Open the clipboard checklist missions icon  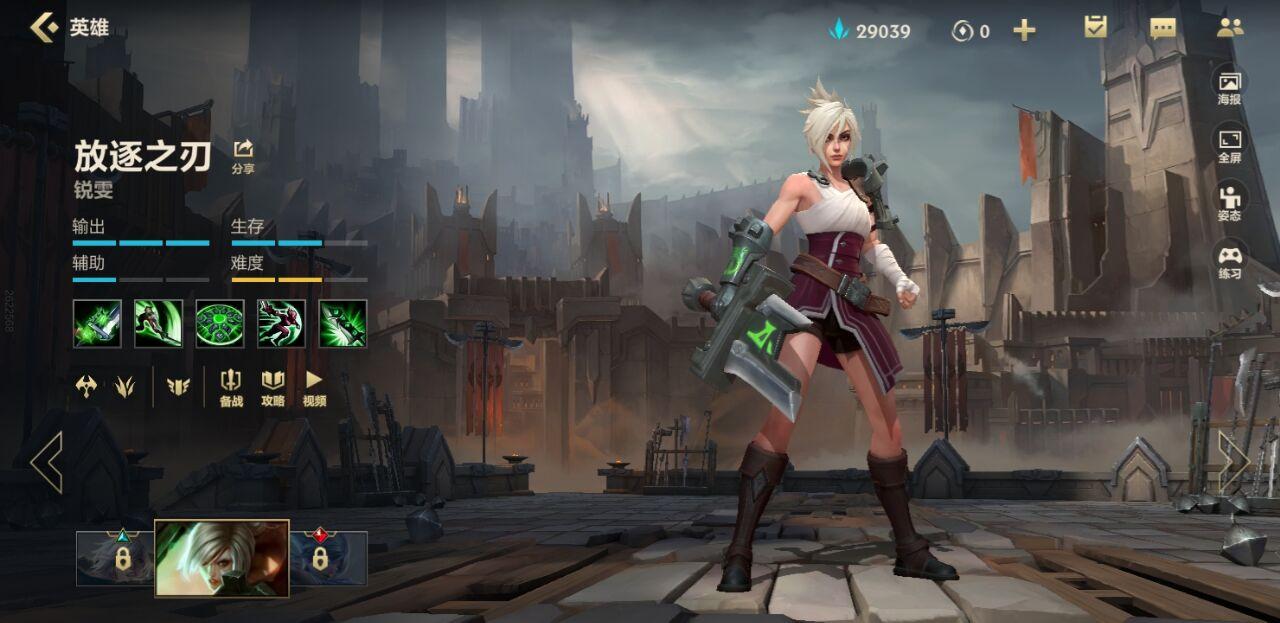(x=1096, y=27)
